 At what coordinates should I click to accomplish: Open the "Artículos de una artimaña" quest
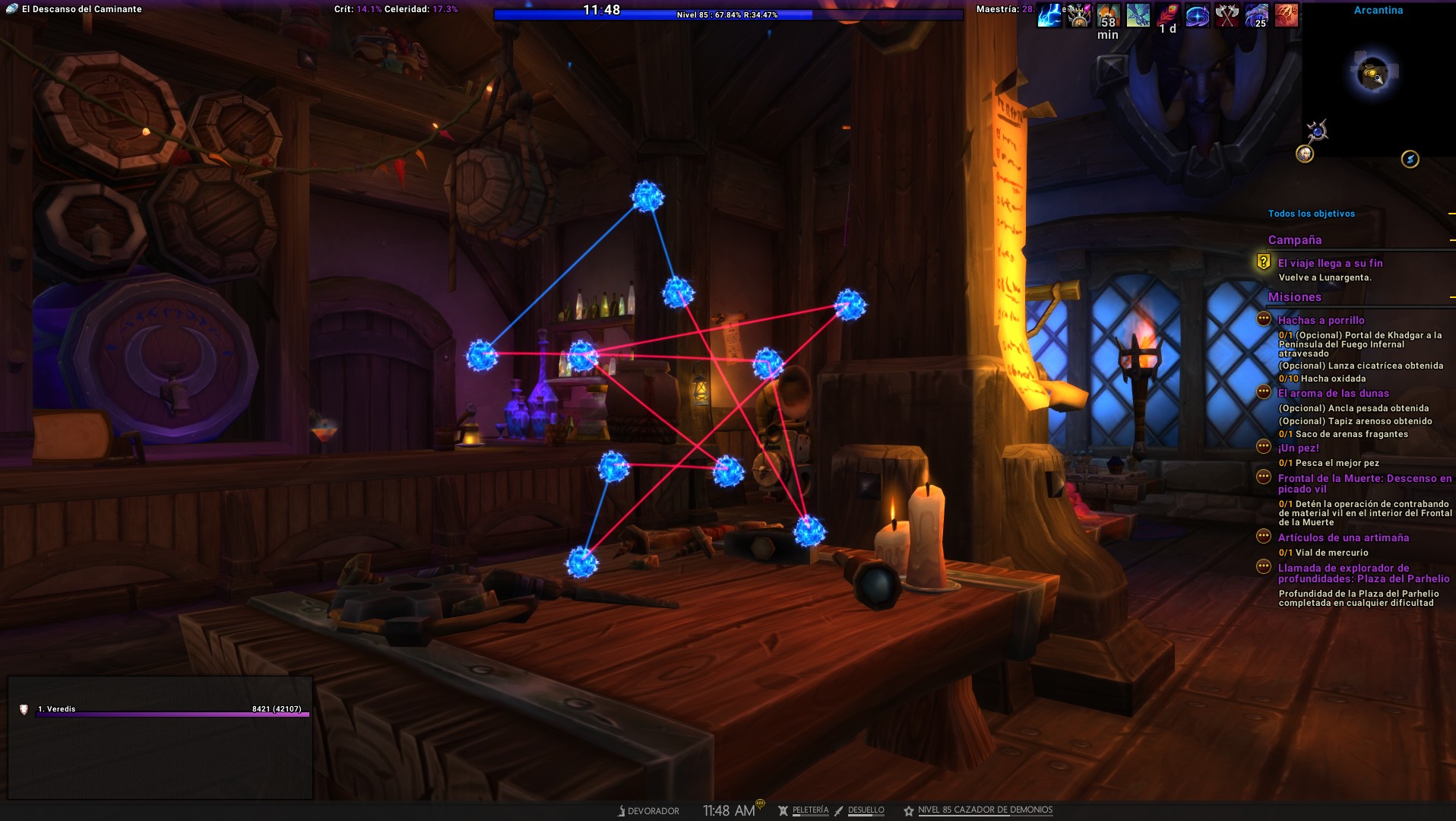(x=1343, y=537)
